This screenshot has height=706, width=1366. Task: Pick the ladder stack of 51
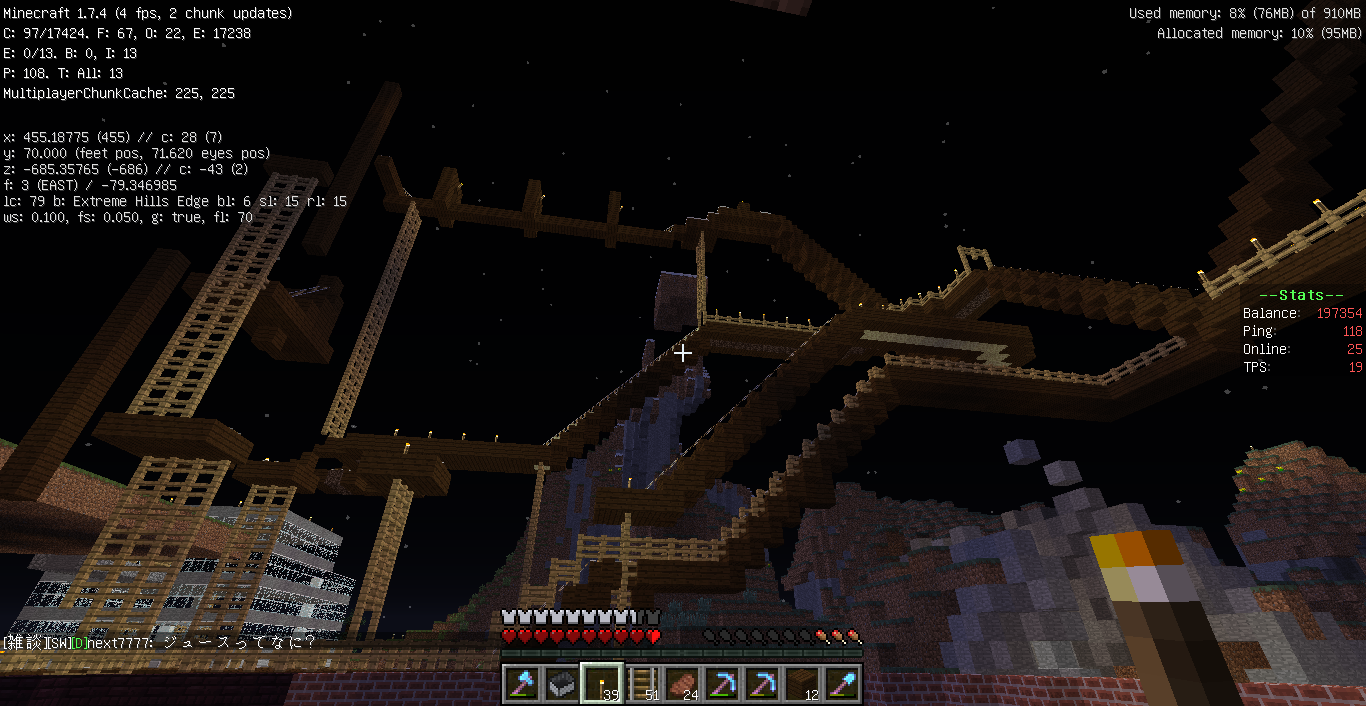click(x=642, y=684)
